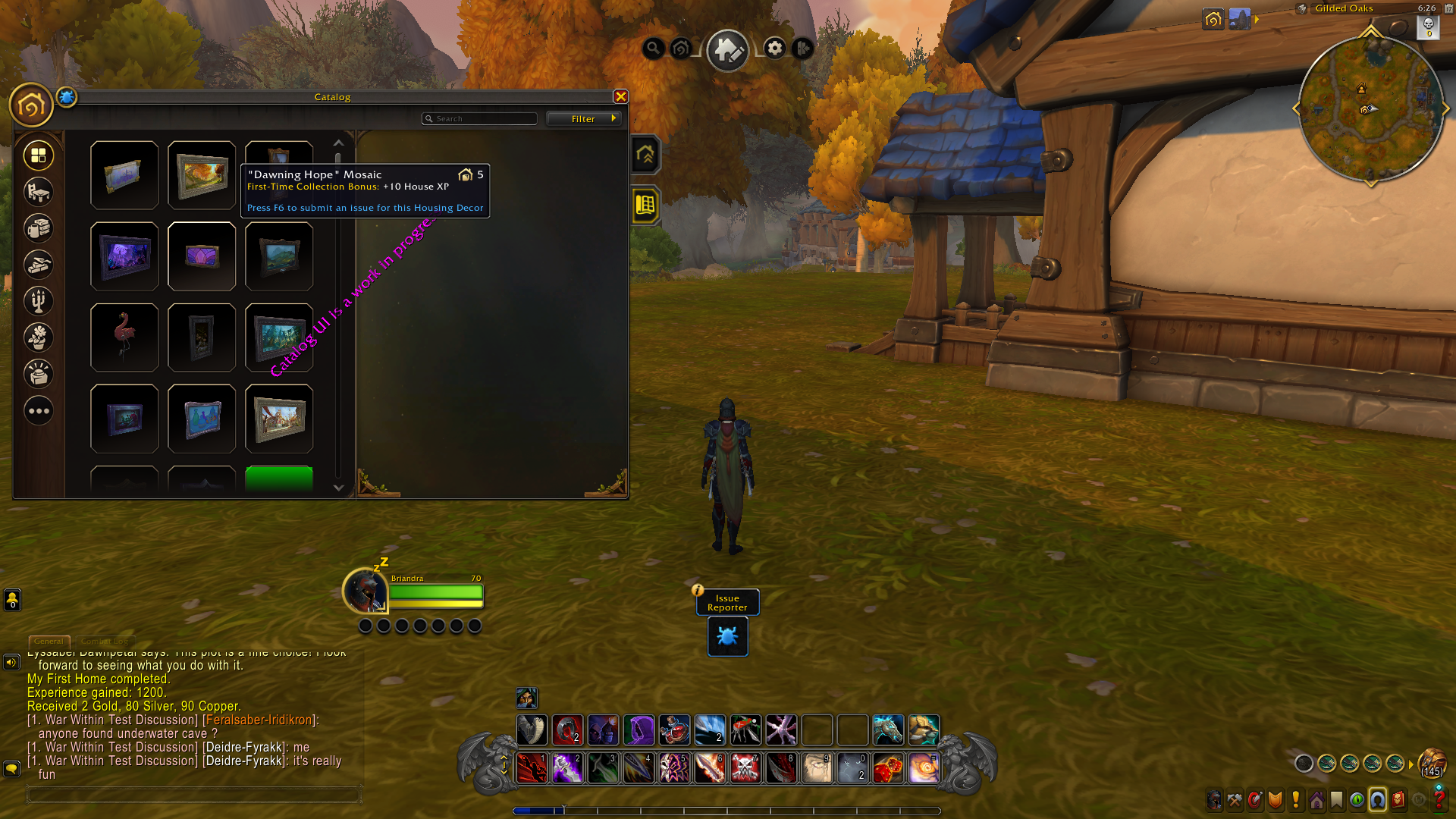Click the house settings gear icon

pos(774,49)
